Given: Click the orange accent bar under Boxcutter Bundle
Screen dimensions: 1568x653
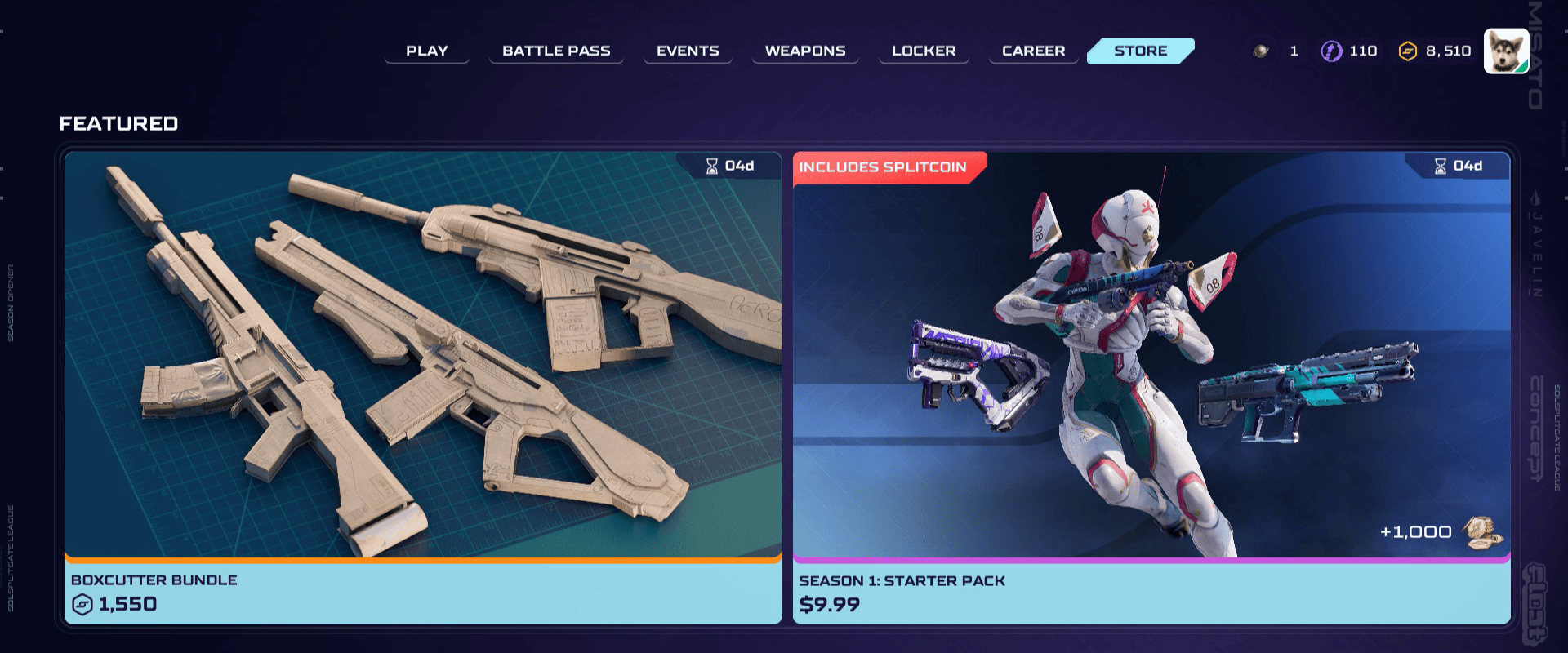Looking at the screenshot, I should click(x=421, y=561).
